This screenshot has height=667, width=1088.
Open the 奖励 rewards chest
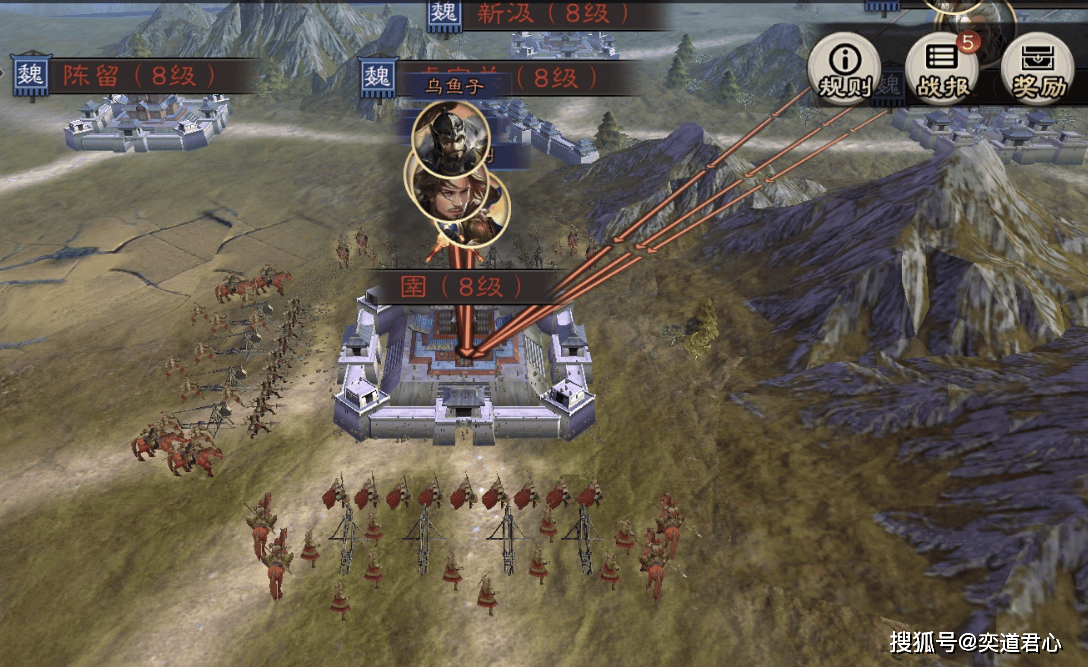click(1036, 68)
